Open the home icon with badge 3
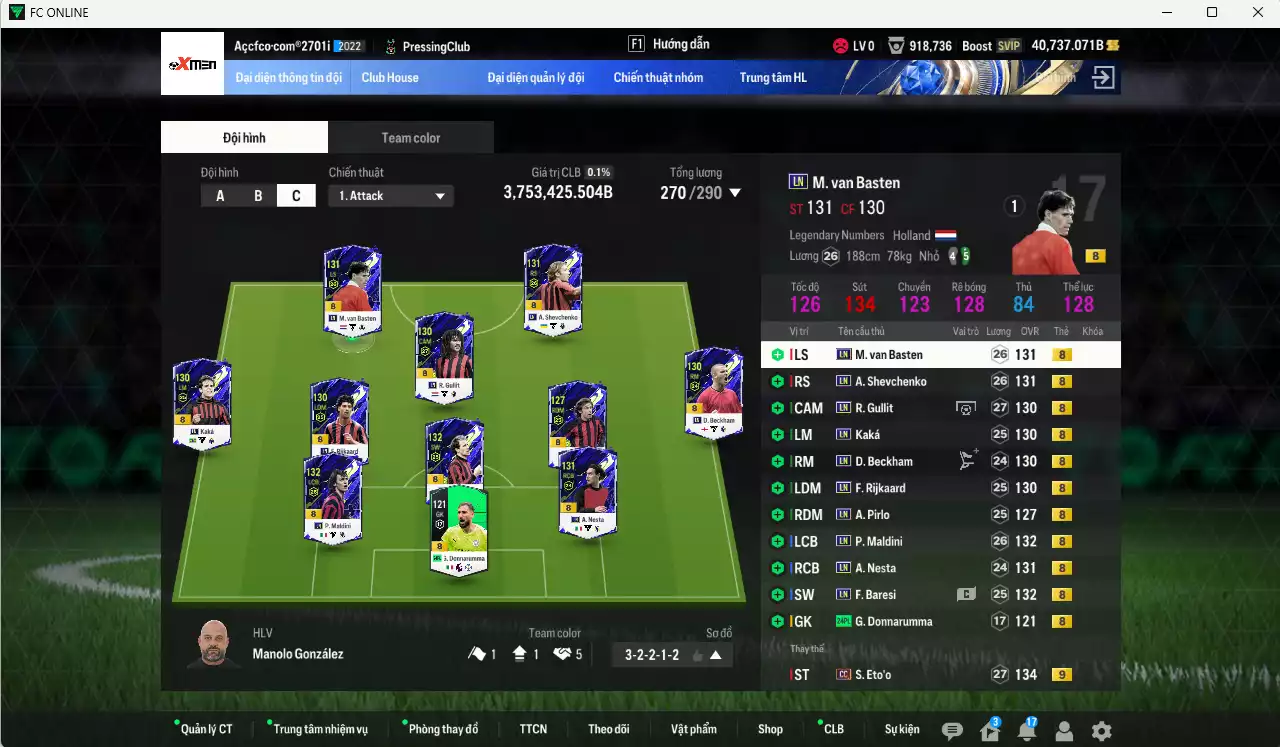This screenshot has height=747, width=1280. [x=991, y=728]
